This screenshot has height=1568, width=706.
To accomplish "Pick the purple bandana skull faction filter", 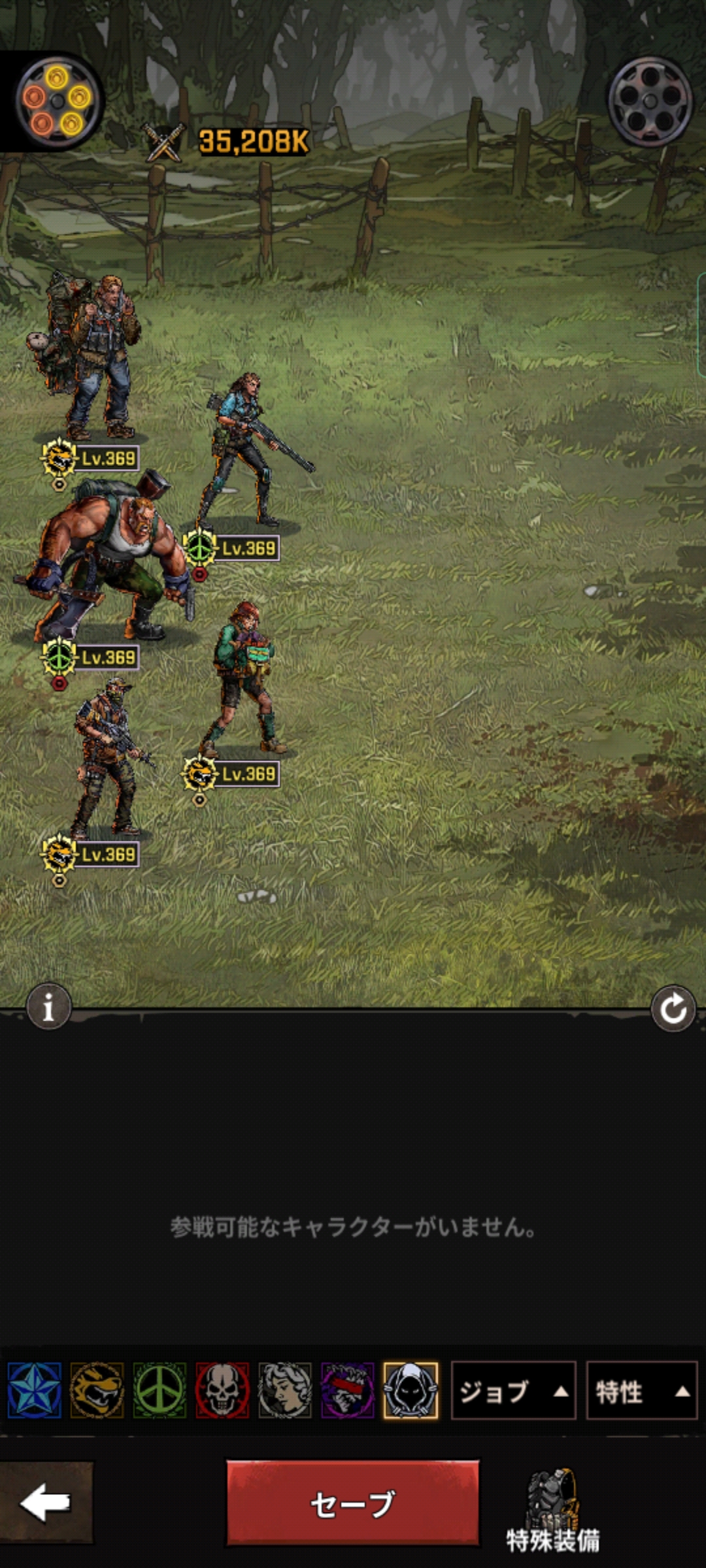I will pyautogui.click(x=348, y=1390).
